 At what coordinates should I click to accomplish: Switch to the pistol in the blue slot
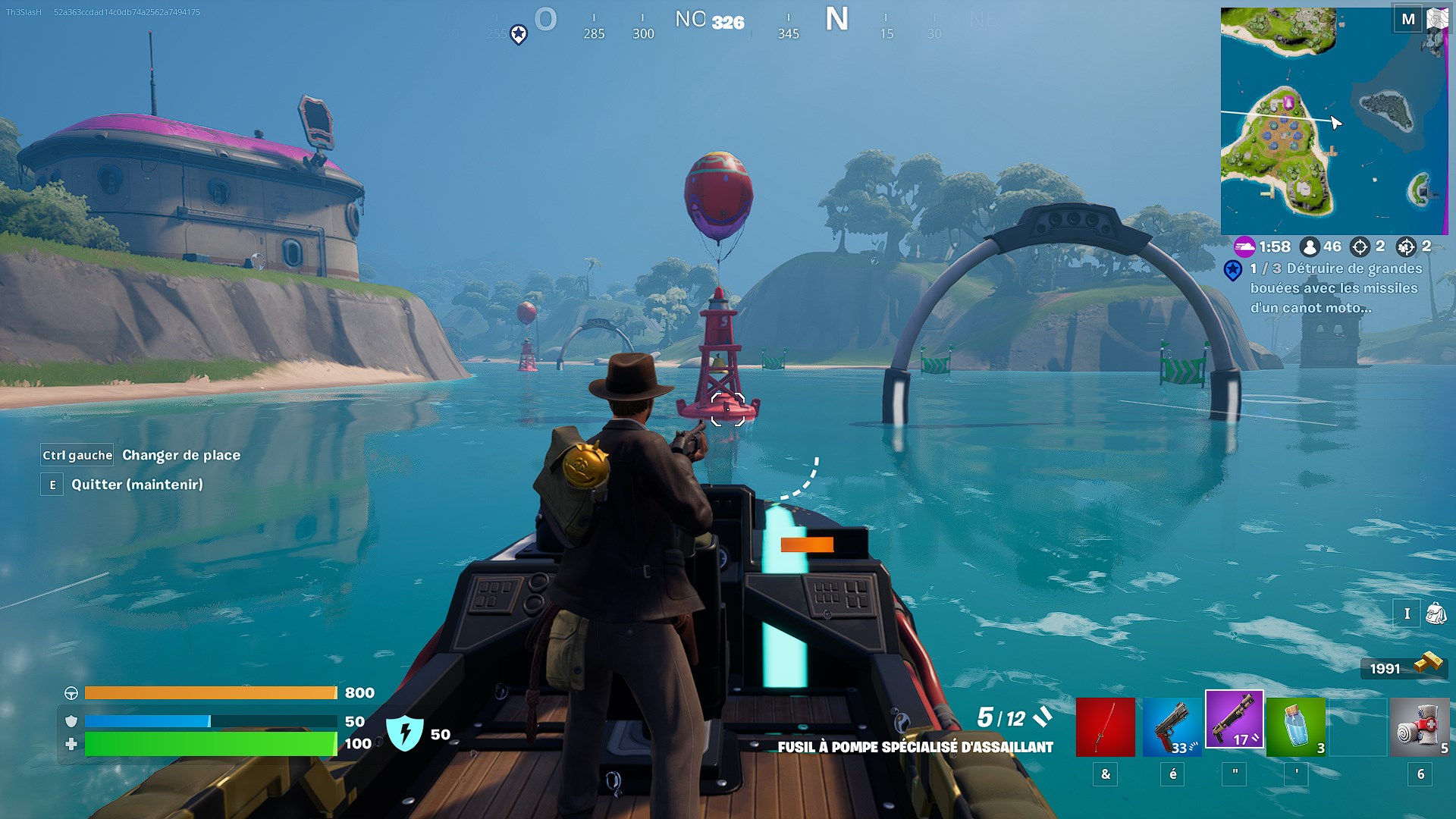coord(1172,727)
